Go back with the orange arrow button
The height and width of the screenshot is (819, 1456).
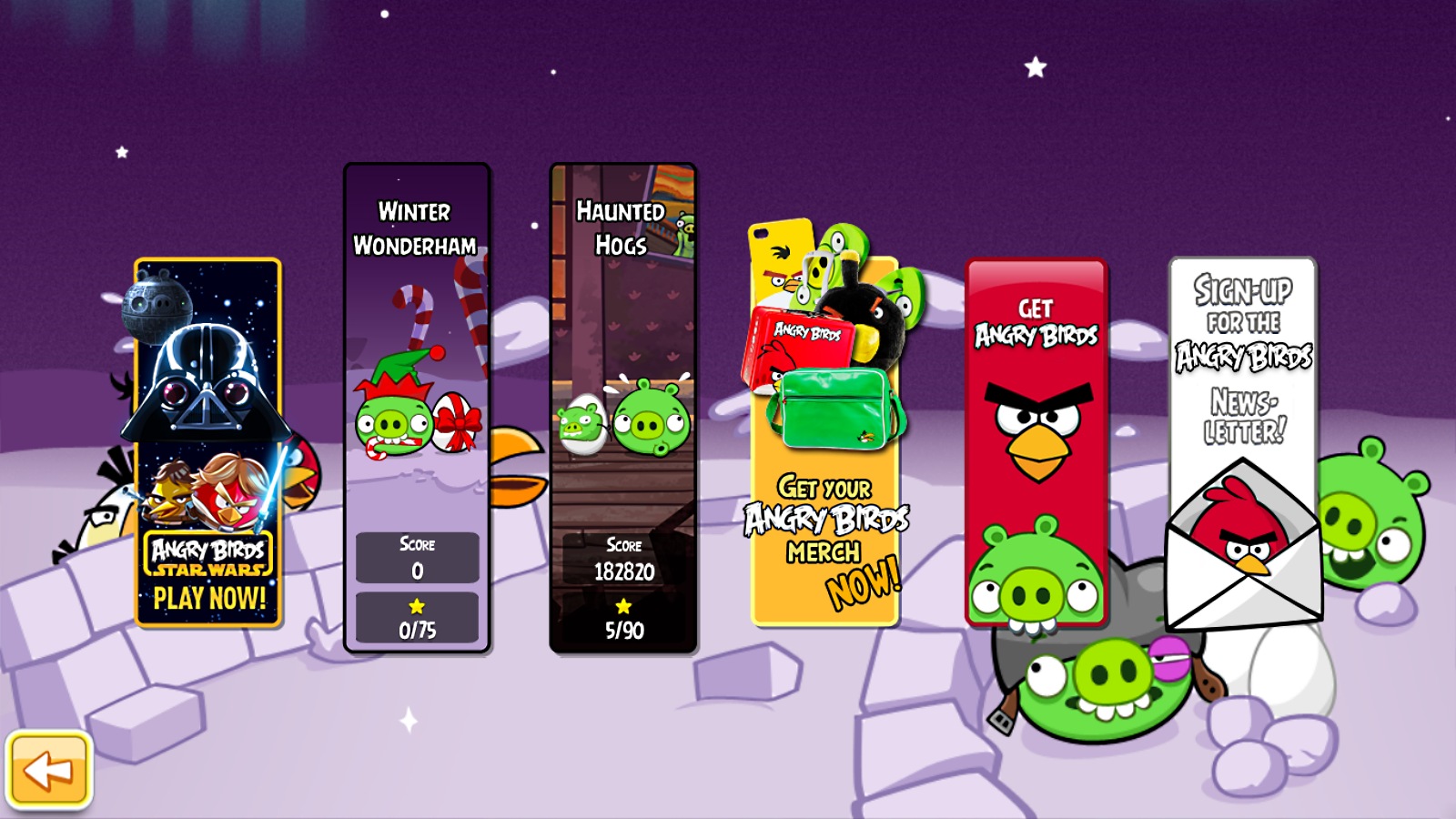point(49,770)
